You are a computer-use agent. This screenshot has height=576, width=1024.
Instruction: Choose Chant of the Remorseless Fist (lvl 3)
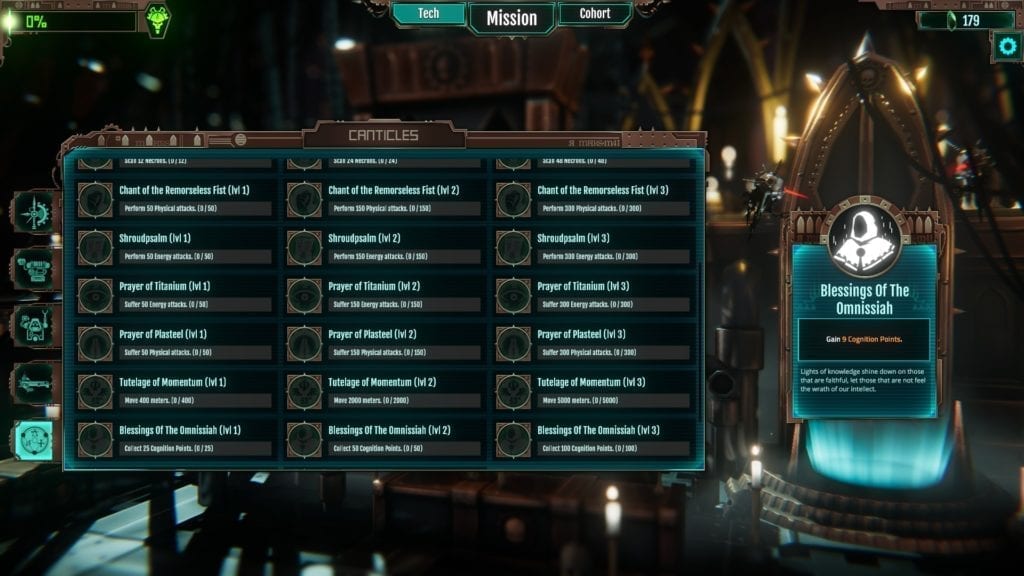[592, 199]
